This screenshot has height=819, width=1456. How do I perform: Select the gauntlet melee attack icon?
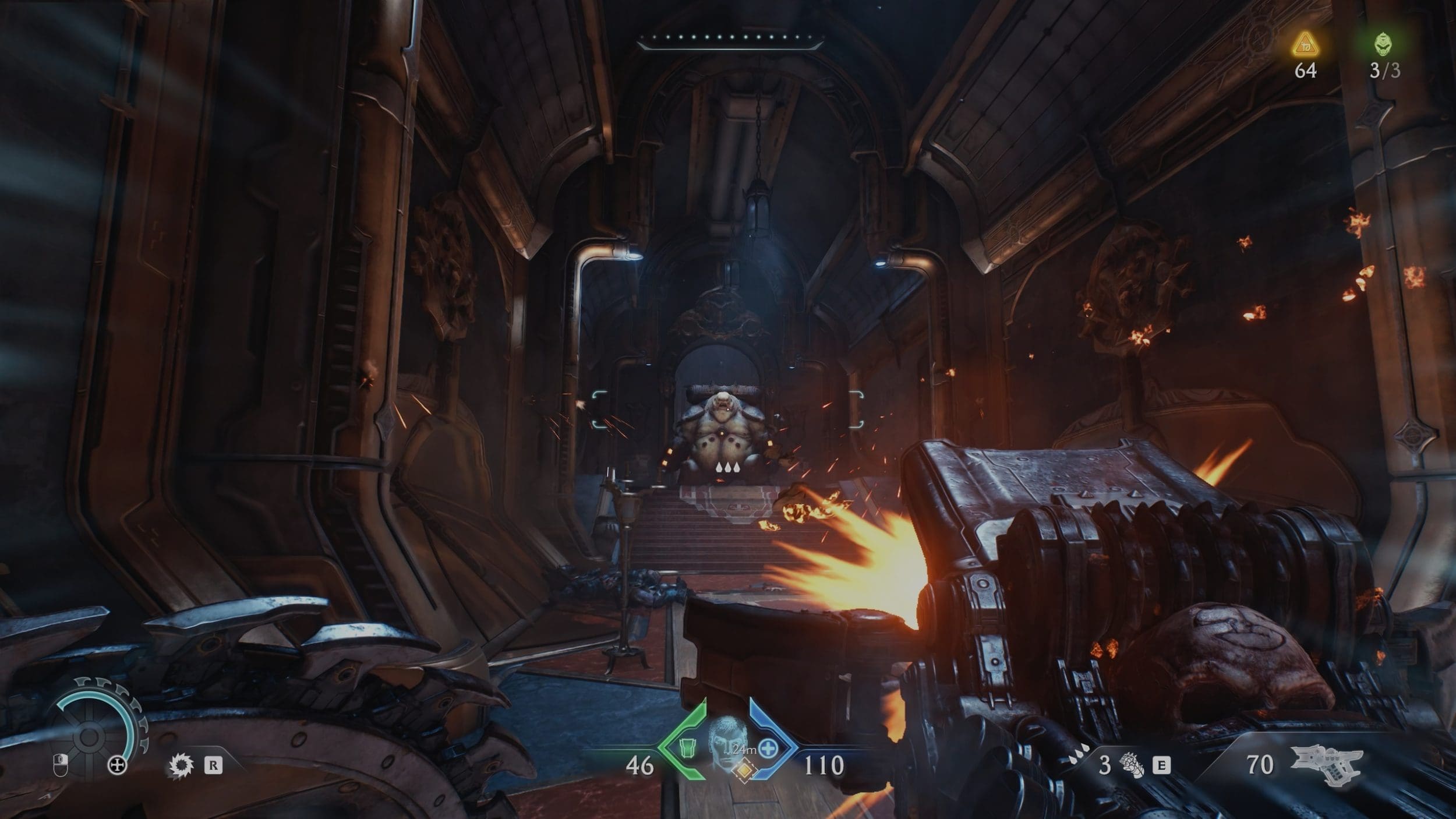1132,766
